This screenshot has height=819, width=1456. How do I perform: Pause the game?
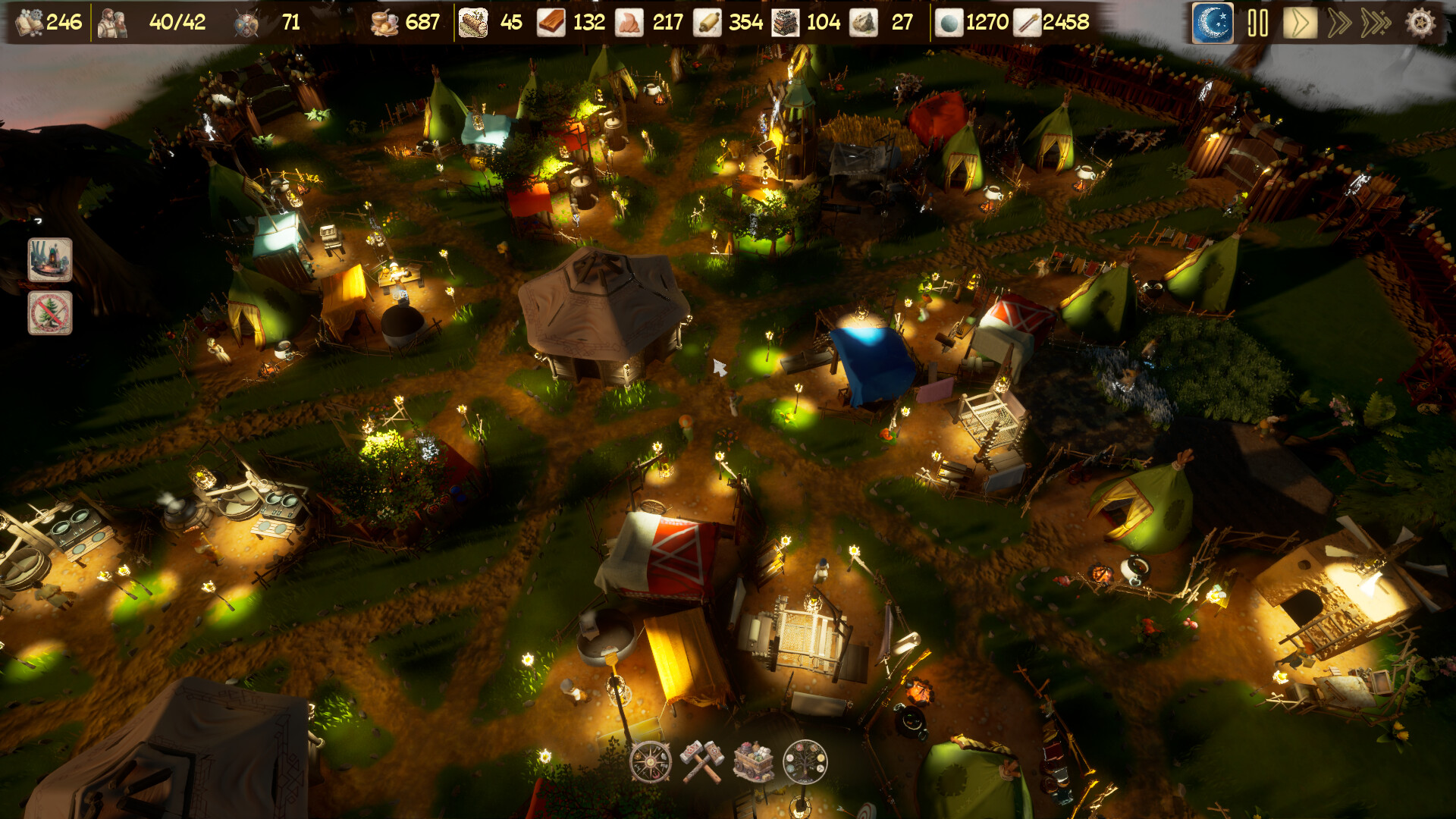1257,23
